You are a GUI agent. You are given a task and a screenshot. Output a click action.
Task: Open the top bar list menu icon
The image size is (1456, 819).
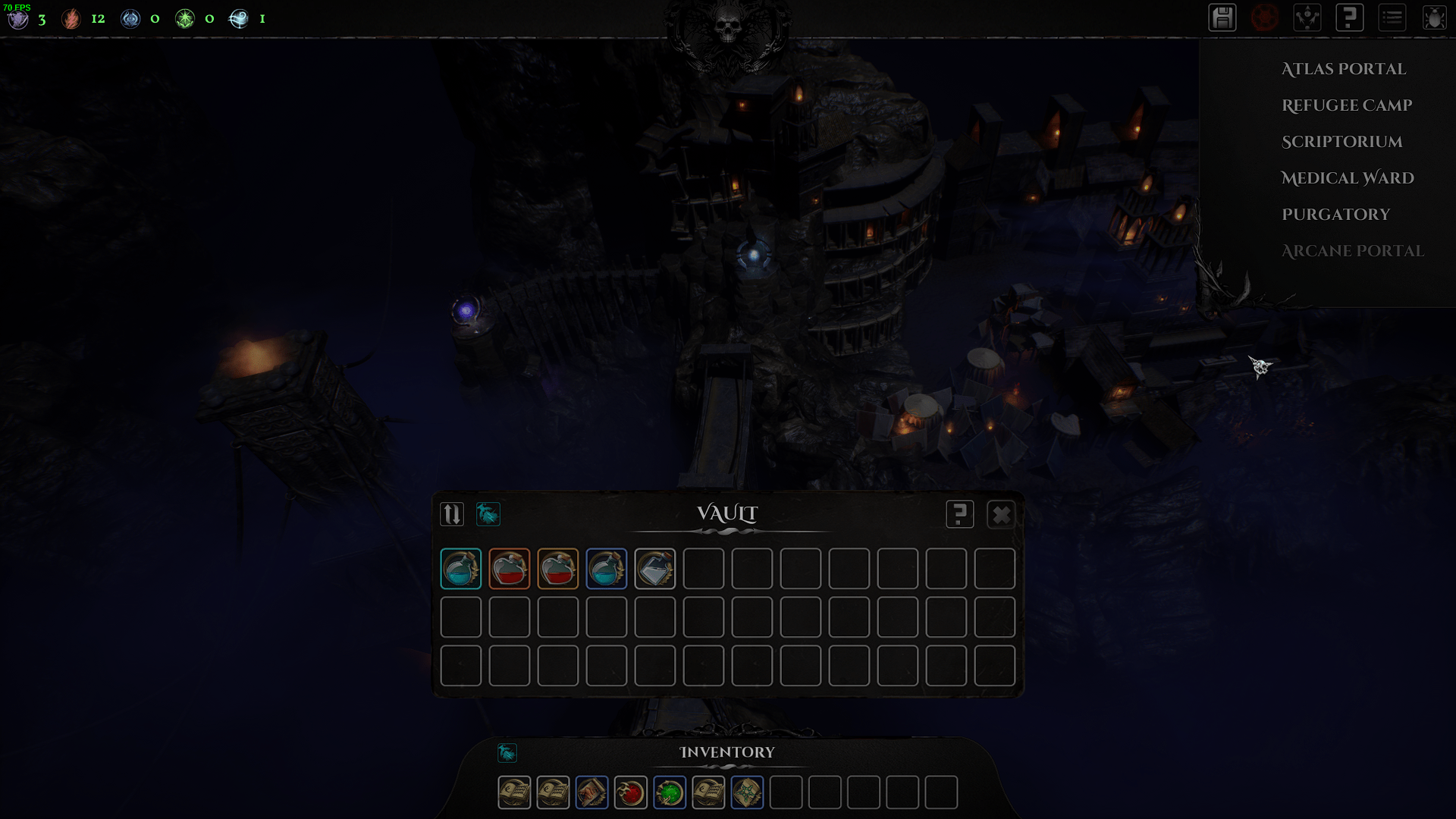click(x=1392, y=18)
